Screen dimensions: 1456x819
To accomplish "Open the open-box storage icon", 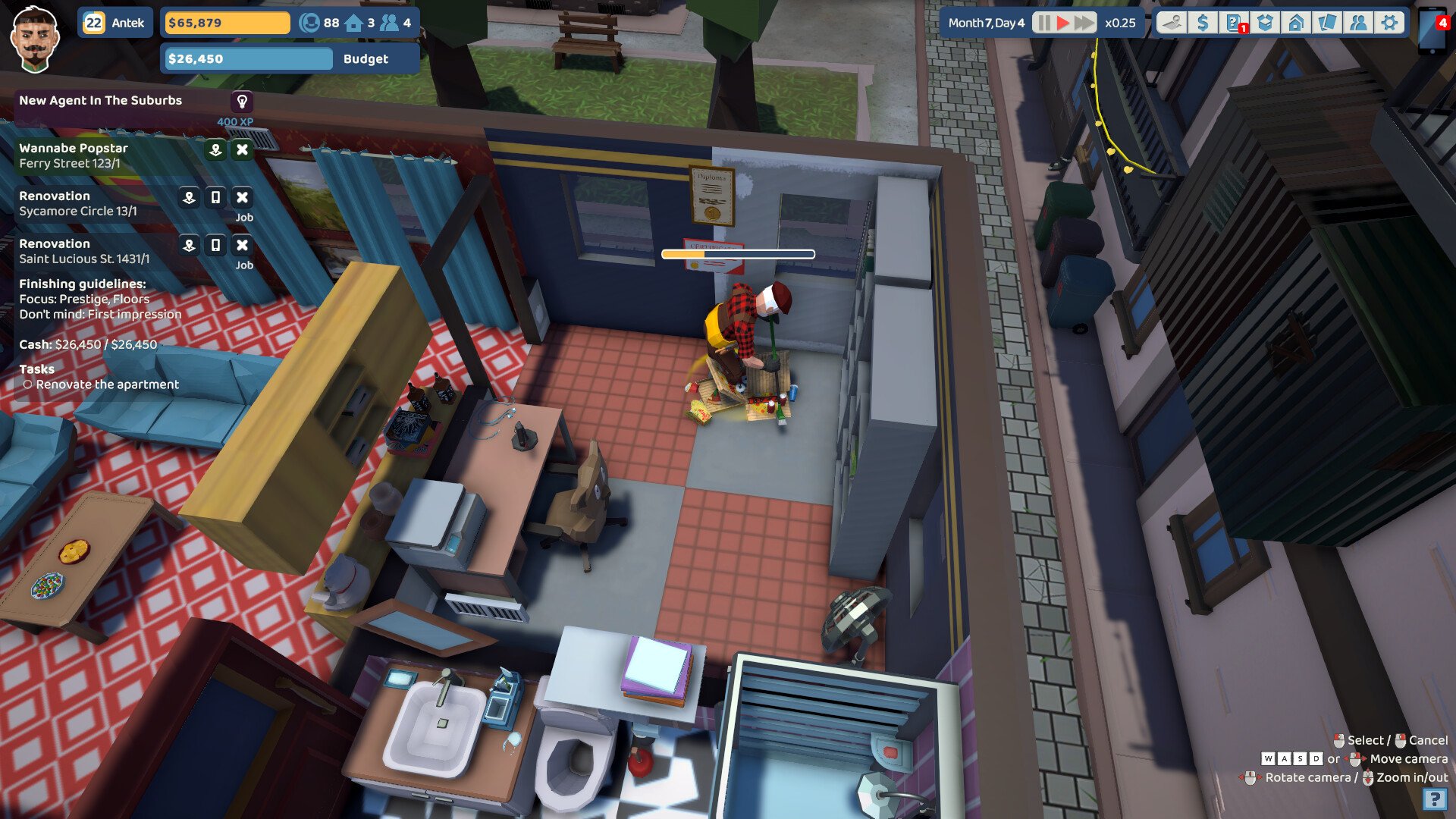I will 1265,23.
